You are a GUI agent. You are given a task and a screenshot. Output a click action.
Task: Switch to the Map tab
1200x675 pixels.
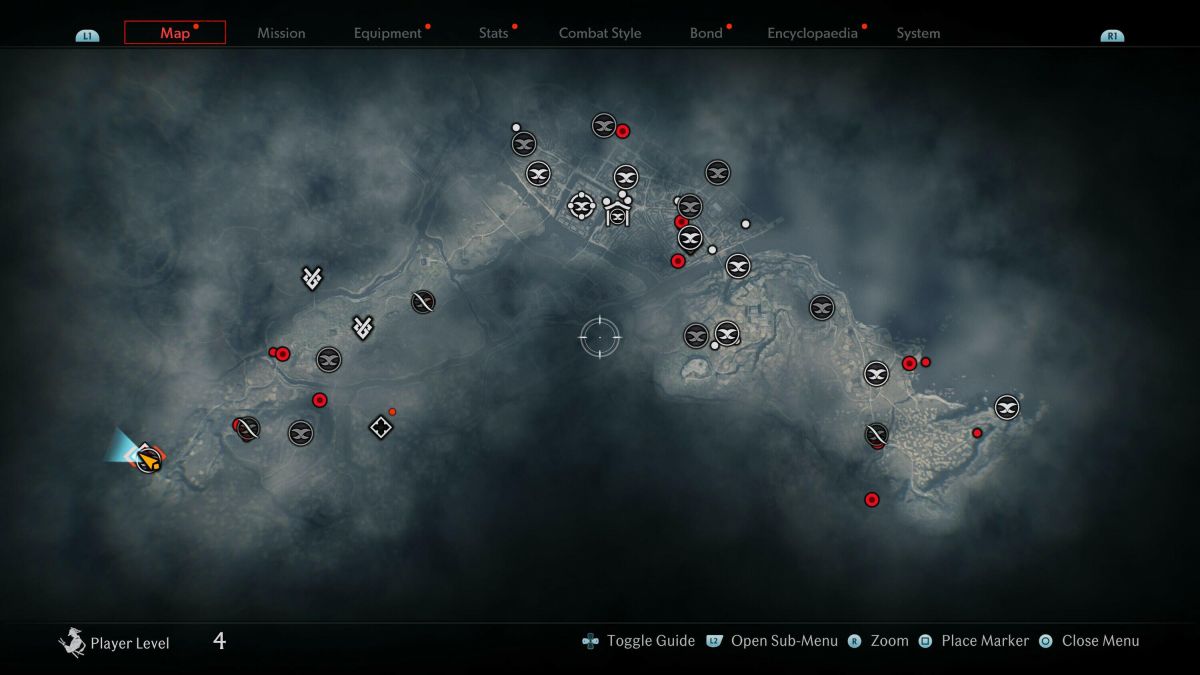[x=175, y=33]
